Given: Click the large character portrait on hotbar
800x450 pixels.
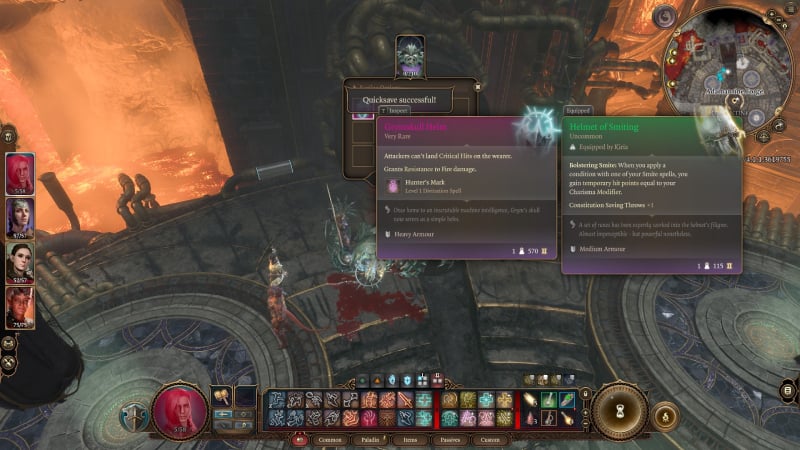Looking at the screenshot, I should [181, 411].
